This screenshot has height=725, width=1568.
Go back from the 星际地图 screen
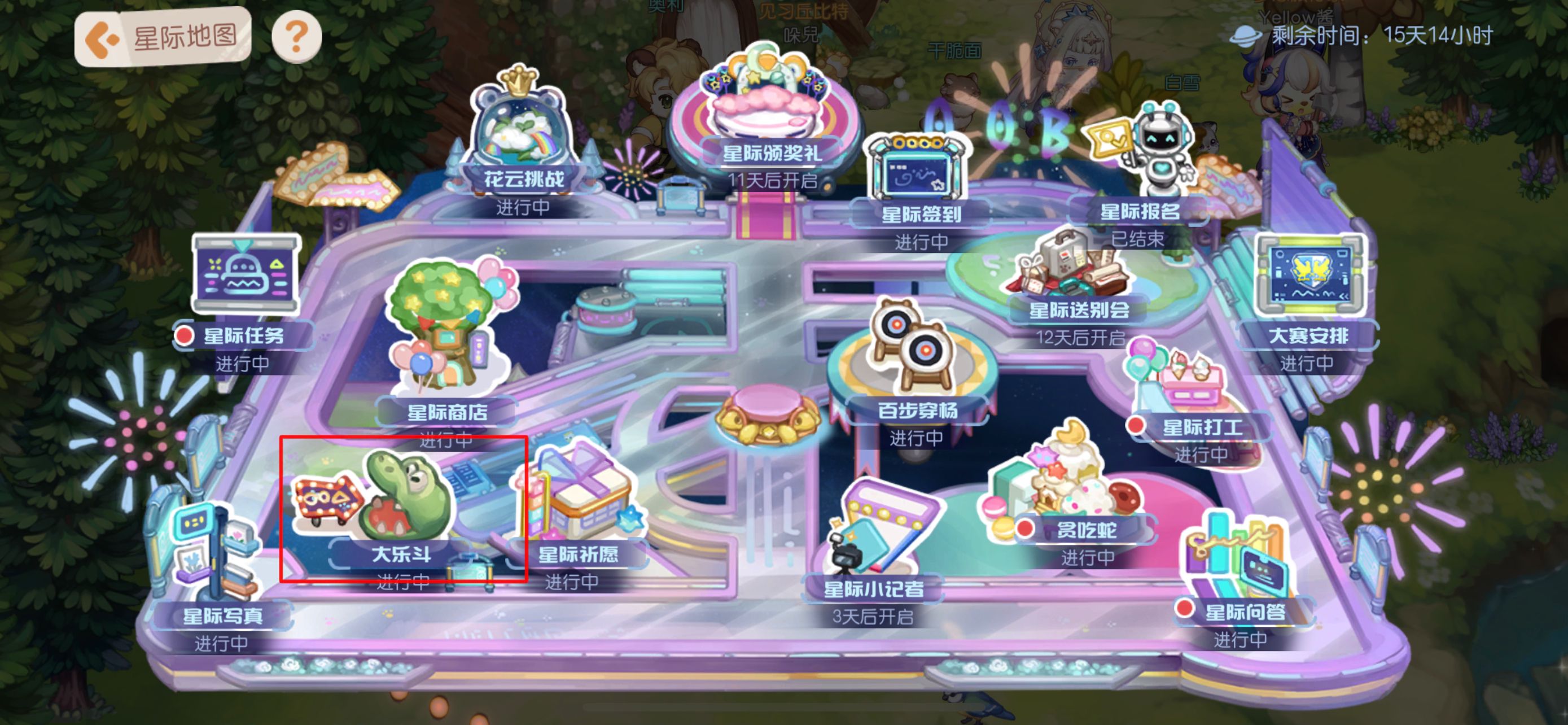click(101, 38)
